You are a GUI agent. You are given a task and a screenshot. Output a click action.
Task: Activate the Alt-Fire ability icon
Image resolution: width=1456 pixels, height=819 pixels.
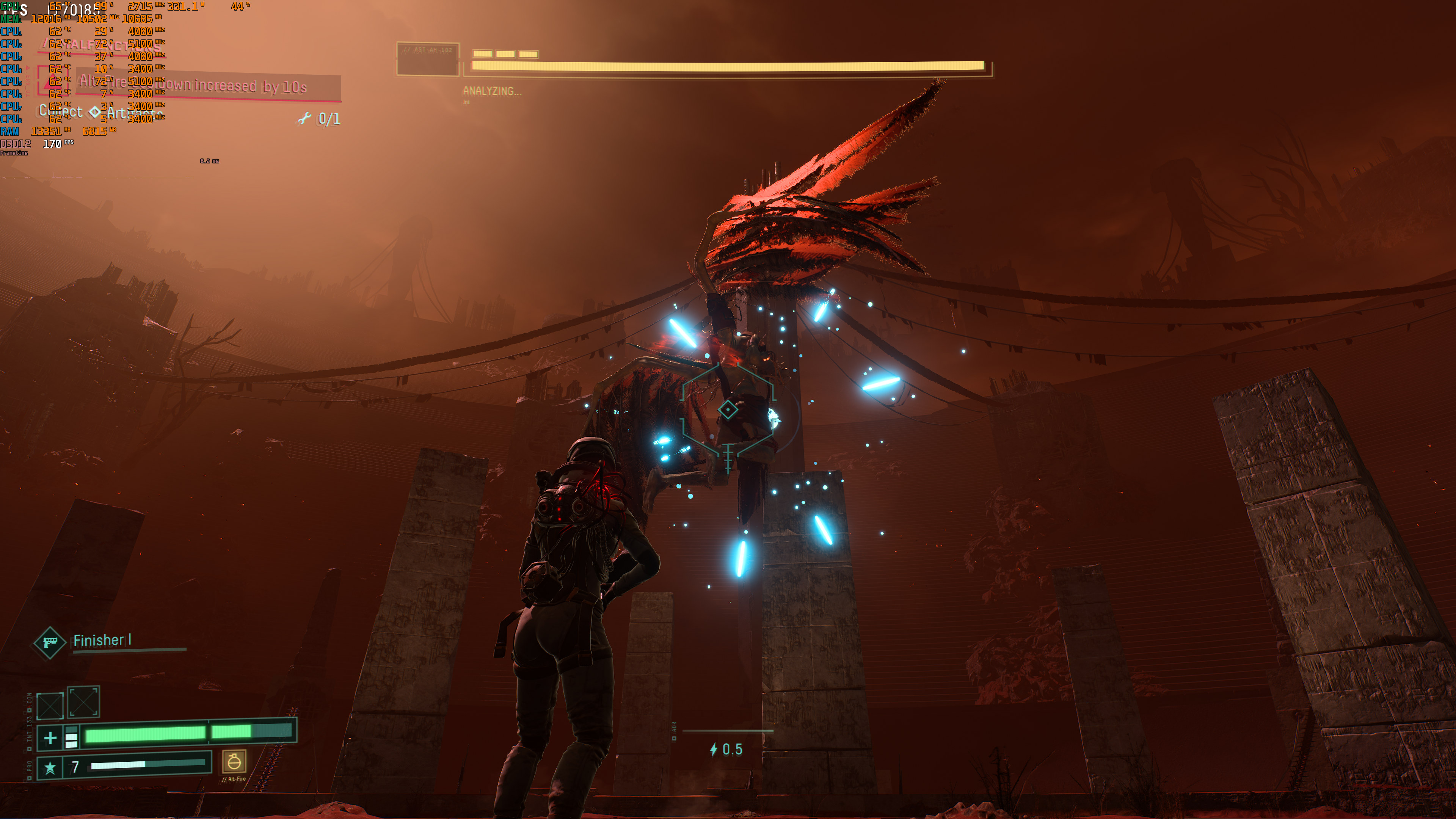point(234,762)
